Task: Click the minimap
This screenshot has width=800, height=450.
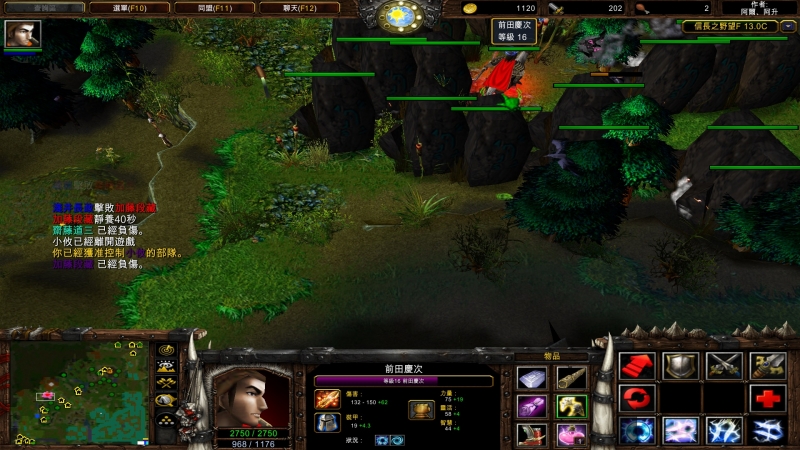Action: click(x=77, y=394)
